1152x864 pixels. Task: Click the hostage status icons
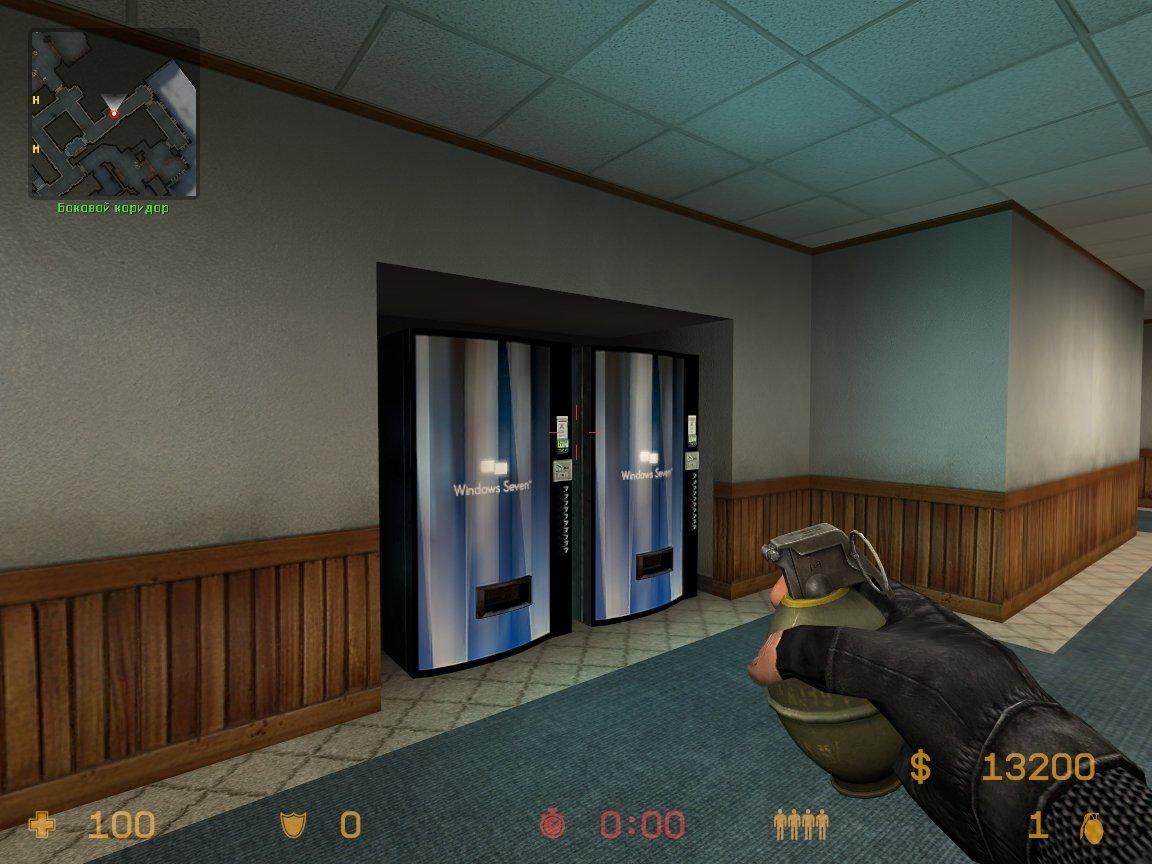[x=801, y=825]
